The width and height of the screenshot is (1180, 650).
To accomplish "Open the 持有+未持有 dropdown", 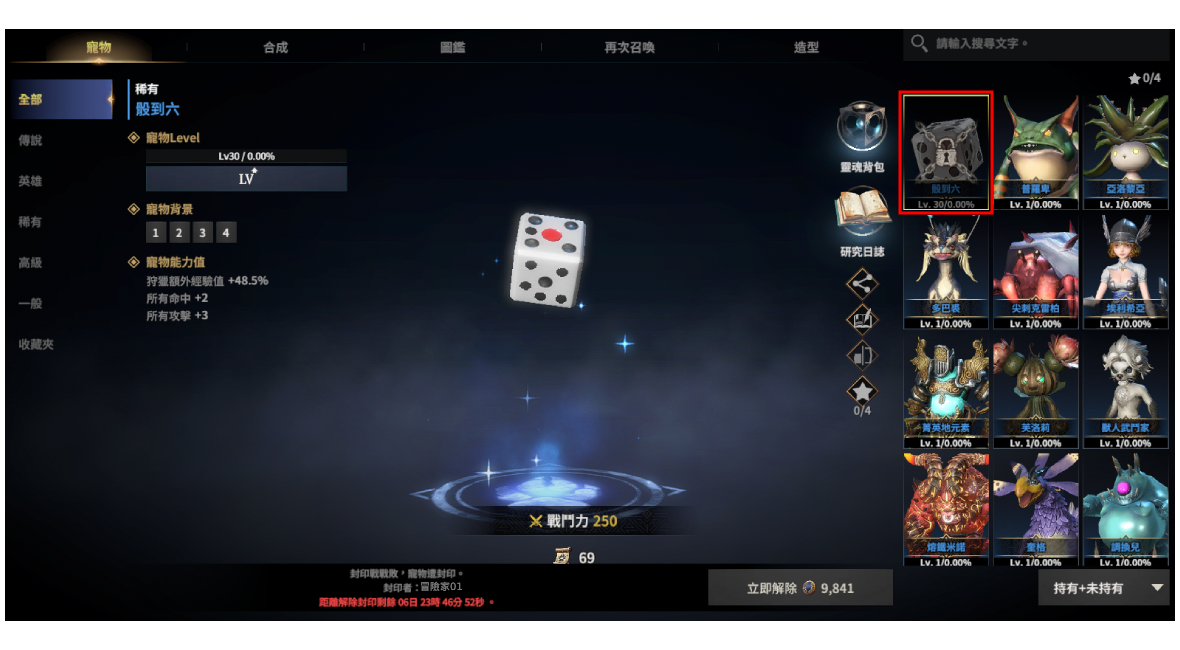I will point(1103,588).
